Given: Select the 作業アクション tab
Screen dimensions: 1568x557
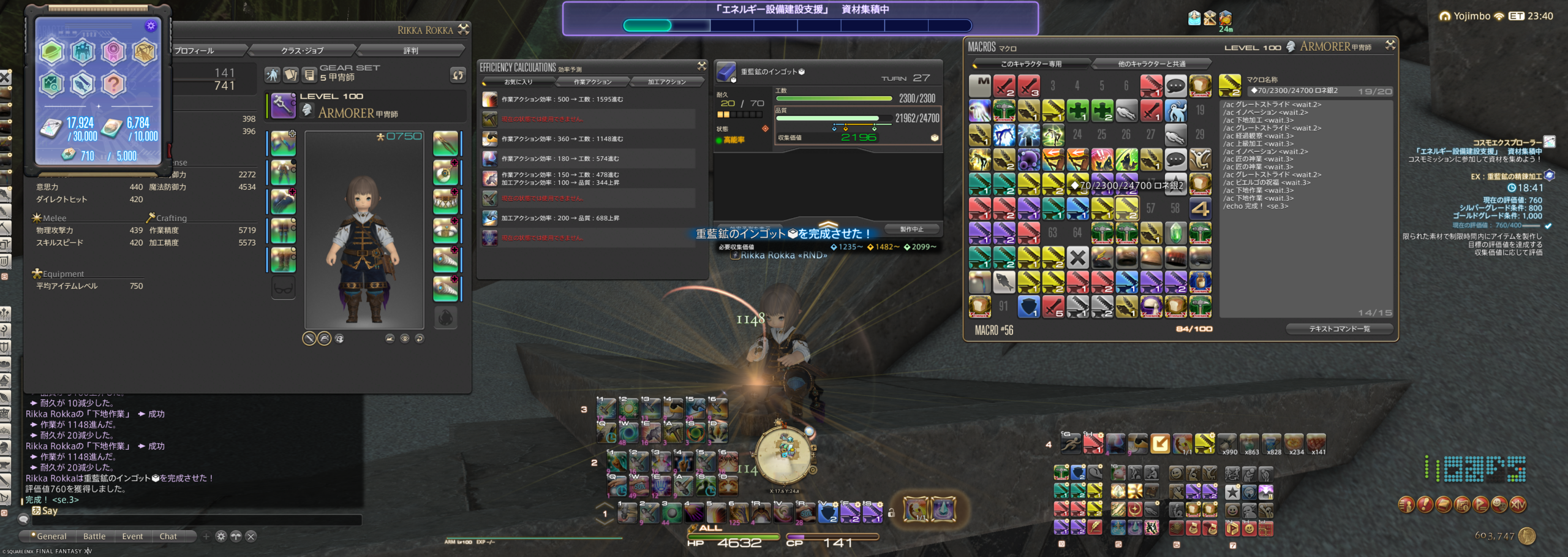Looking at the screenshot, I should pos(592,81).
